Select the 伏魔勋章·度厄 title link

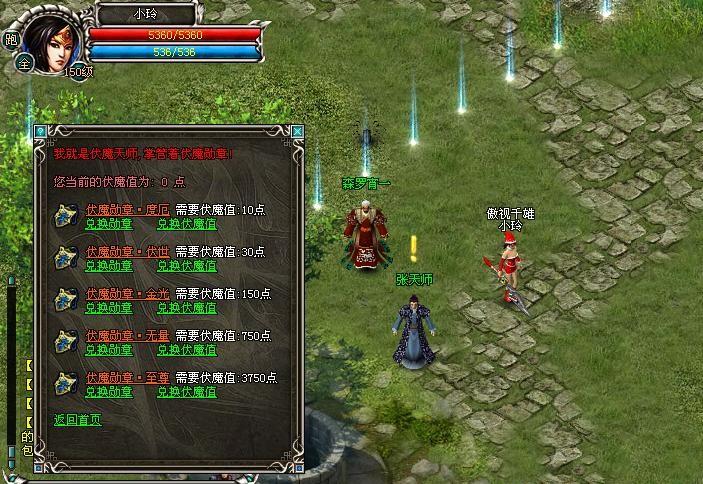(x=127, y=210)
